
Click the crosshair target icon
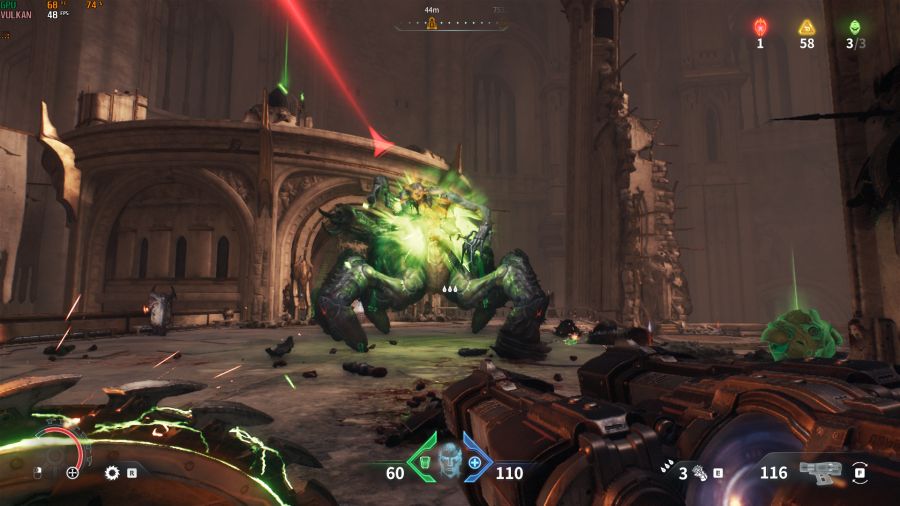72,472
